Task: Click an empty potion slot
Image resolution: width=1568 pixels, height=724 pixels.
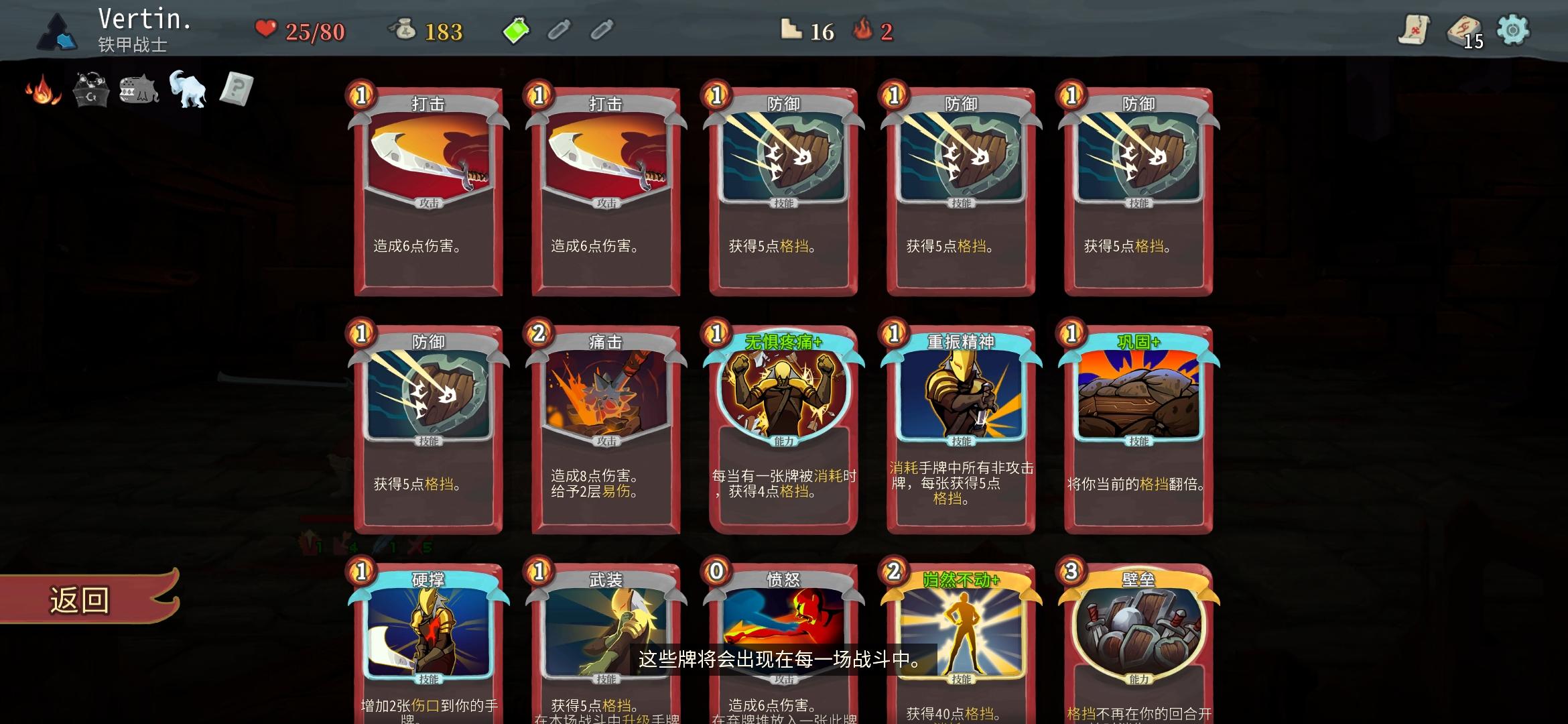Action: tap(560, 31)
